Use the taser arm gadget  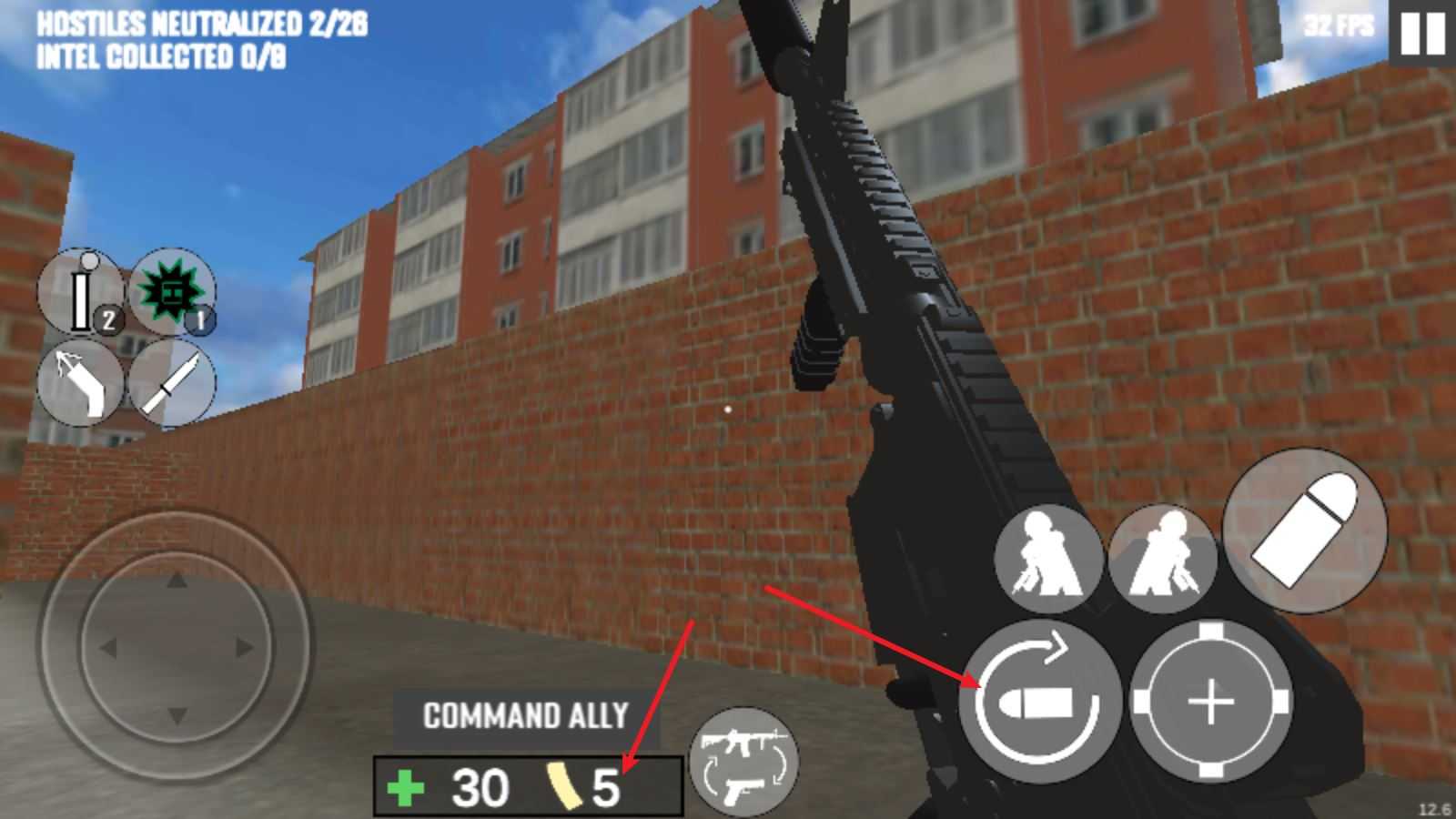(x=81, y=383)
